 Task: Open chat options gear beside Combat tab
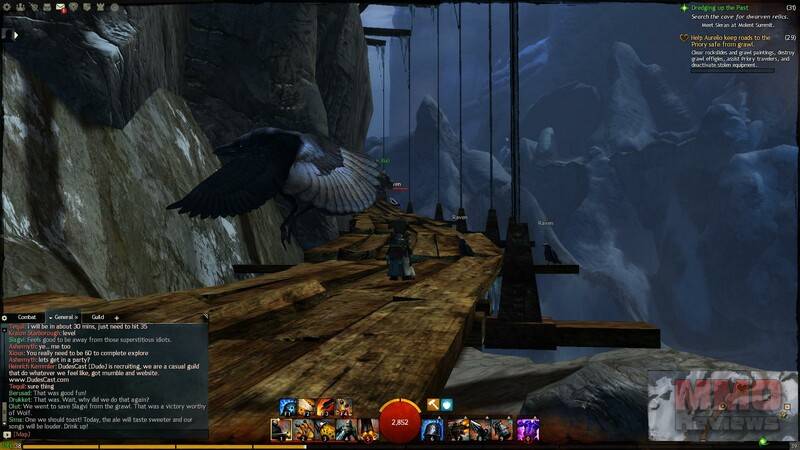click(6, 317)
